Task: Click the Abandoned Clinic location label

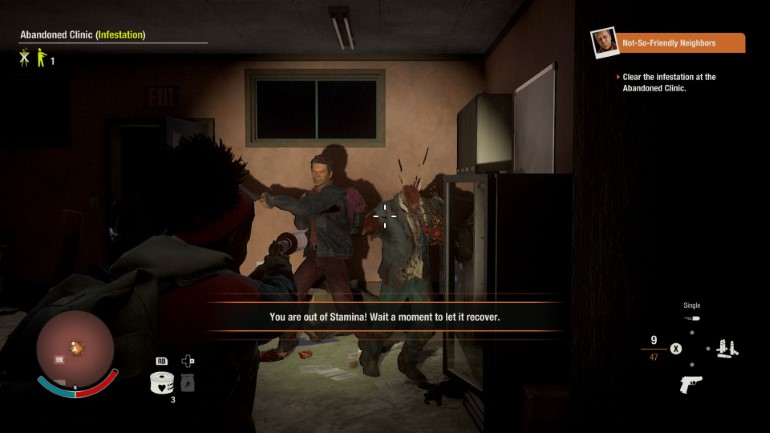Action: point(56,35)
